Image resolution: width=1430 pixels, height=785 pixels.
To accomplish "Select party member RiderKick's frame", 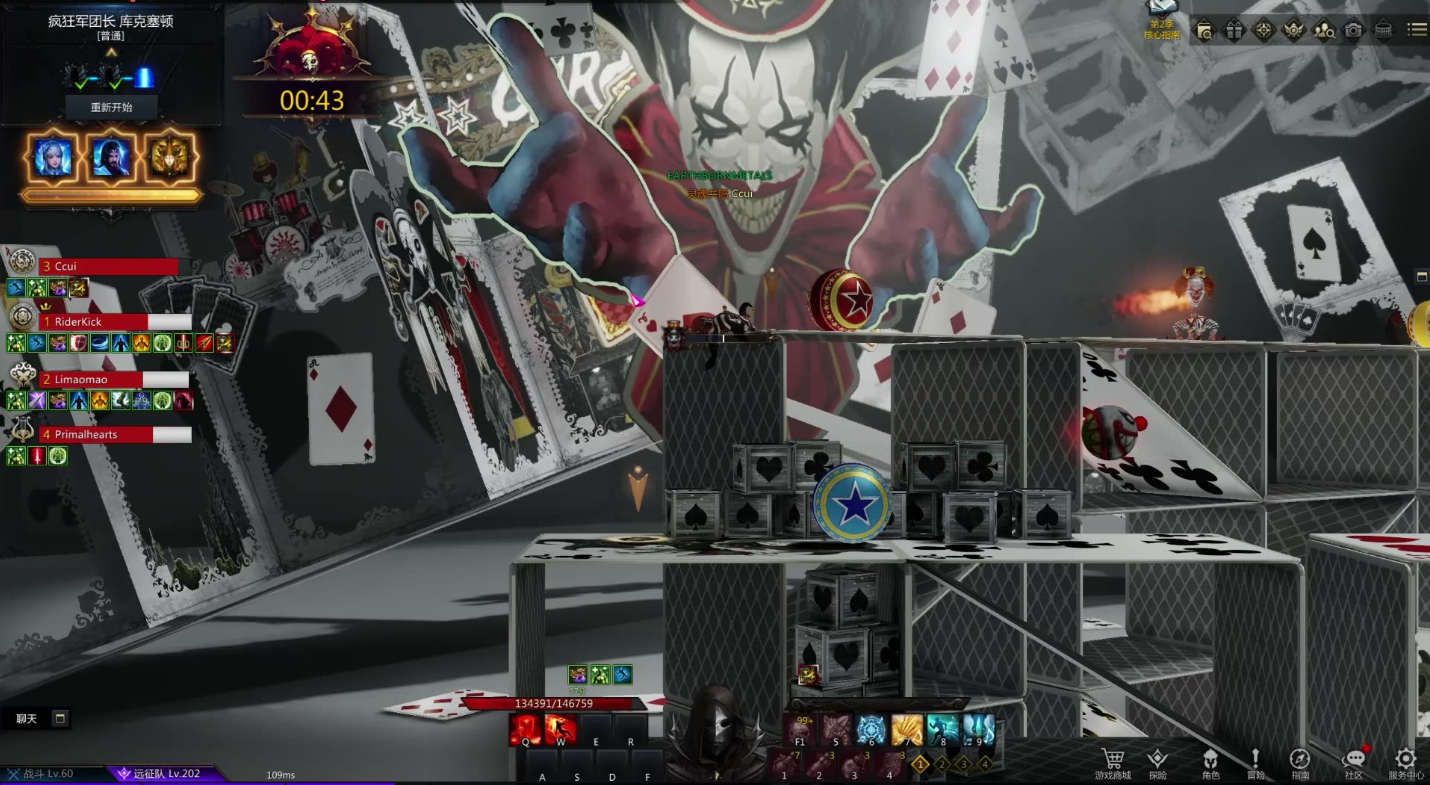I will point(100,322).
